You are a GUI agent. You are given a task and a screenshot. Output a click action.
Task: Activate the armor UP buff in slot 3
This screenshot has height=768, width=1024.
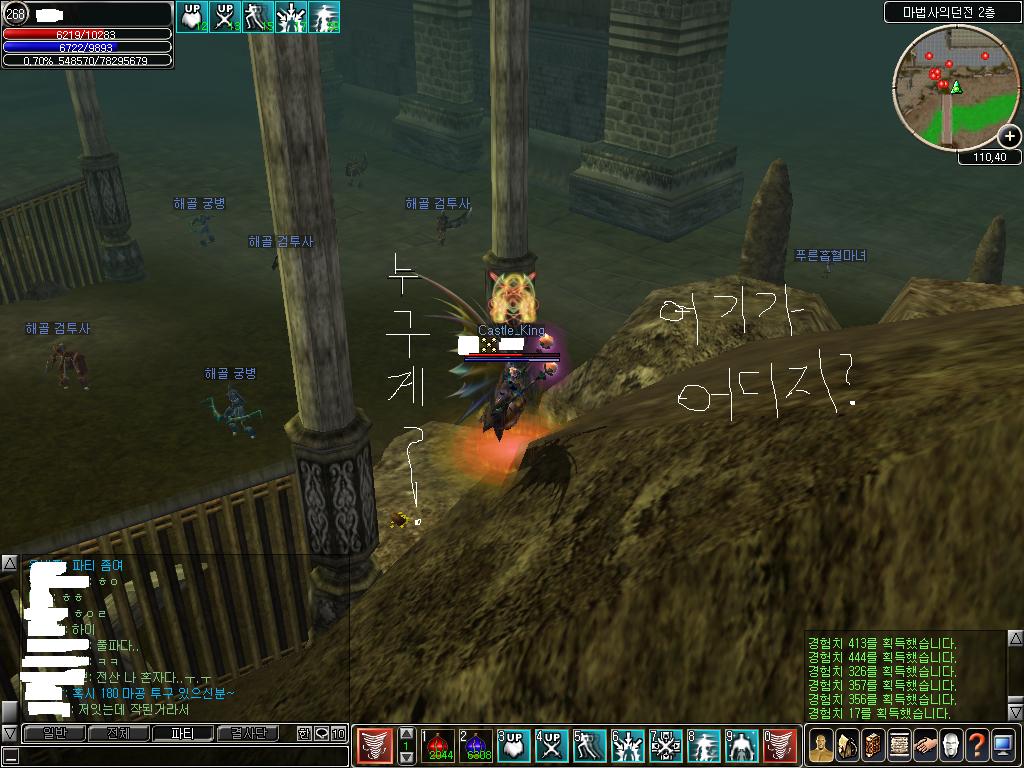514,747
